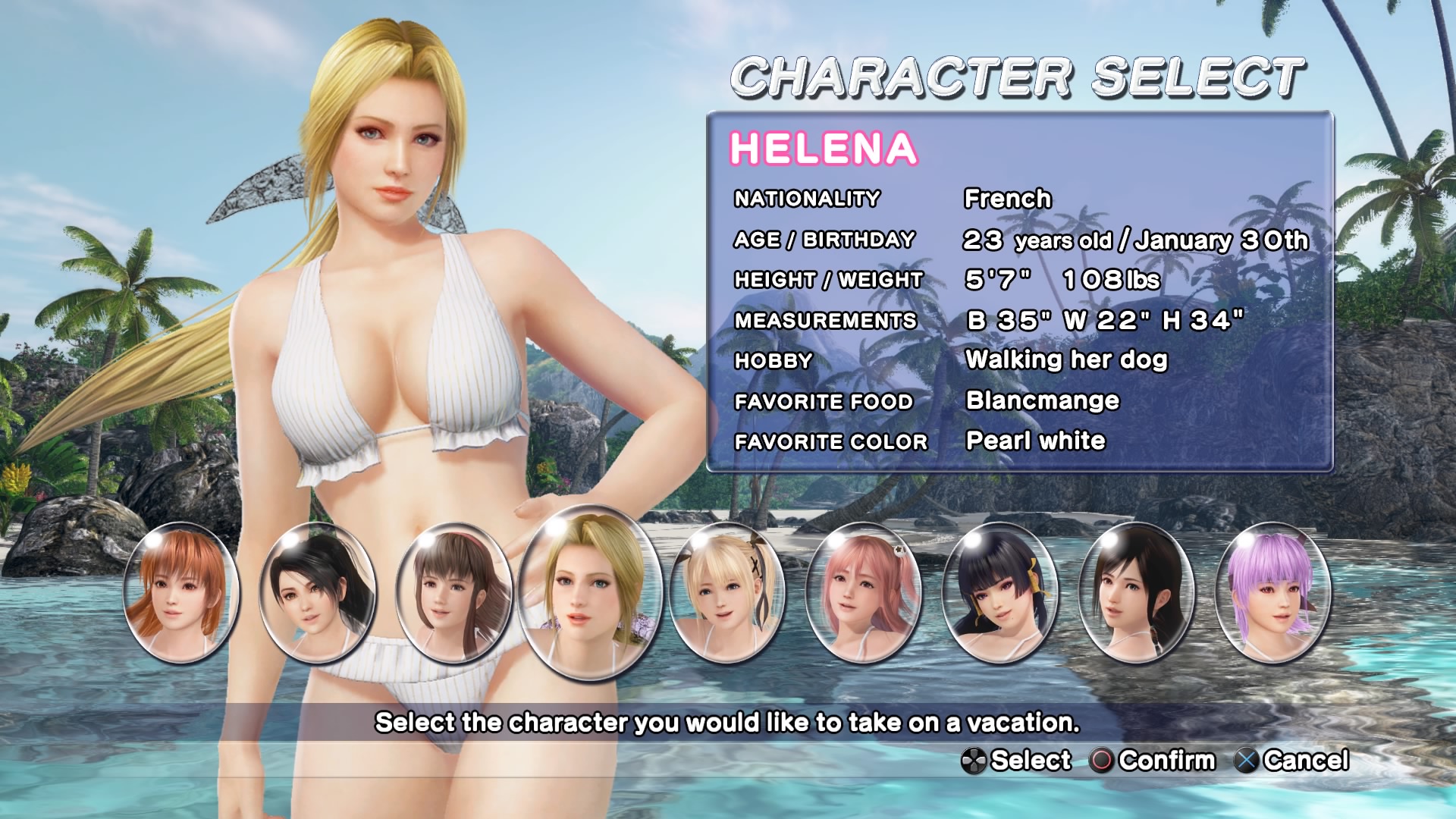Choose the black ponytail character portrait
Screen dimensions: 1456x819
pyautogui.click(x=317, y=593)
